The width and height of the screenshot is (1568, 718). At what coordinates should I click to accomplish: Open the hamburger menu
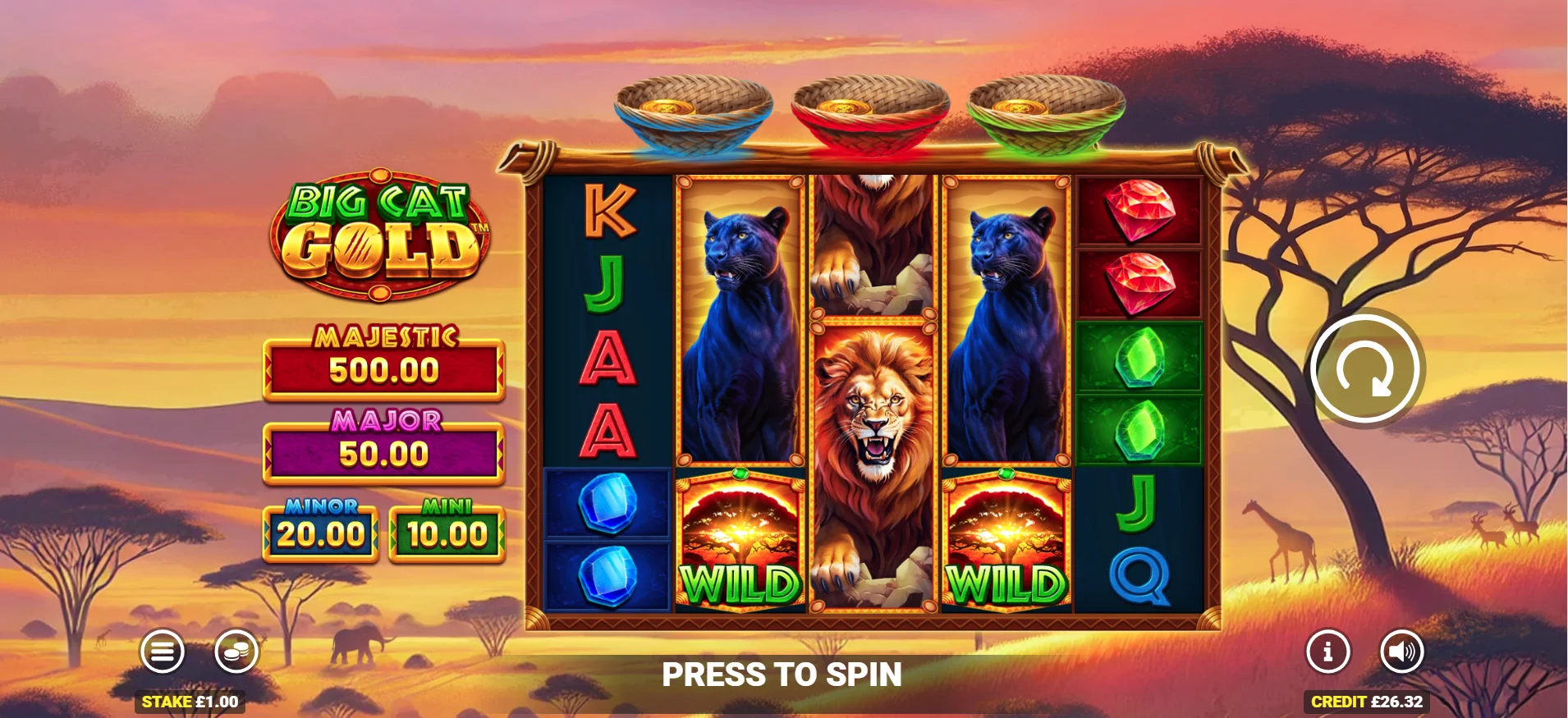tap(163, 652)
